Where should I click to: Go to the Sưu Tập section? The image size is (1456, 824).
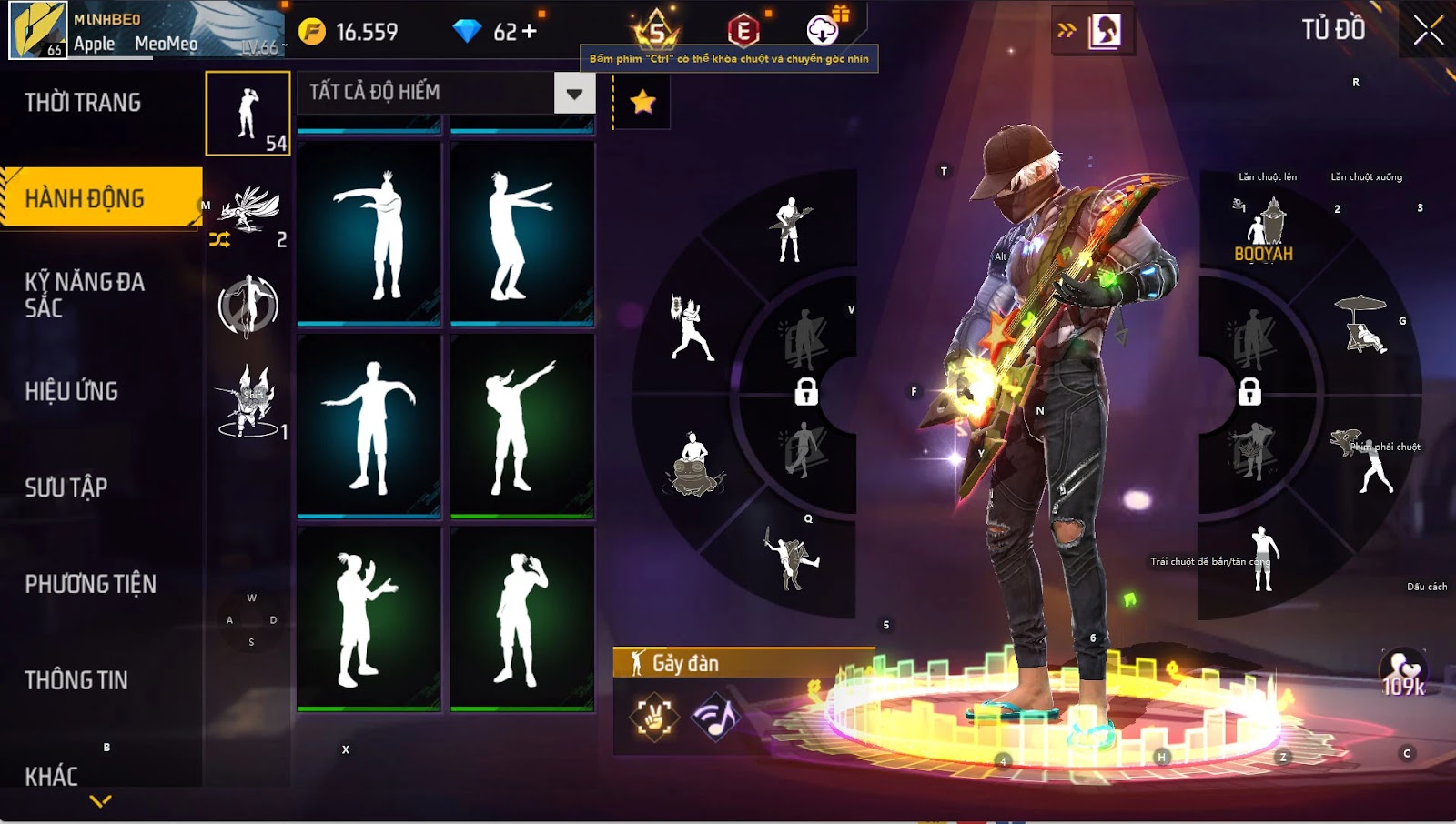[66, 487]
